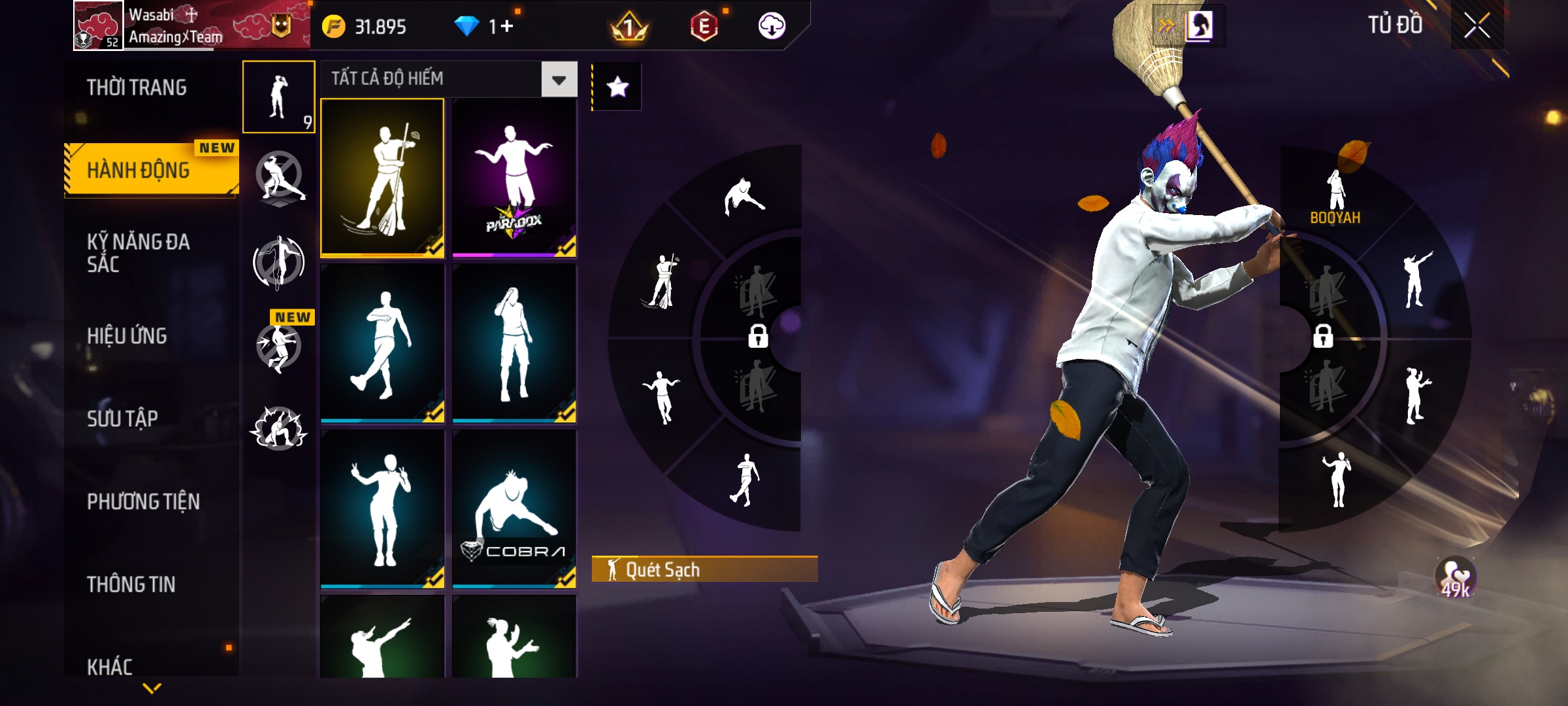Close the Tủ Đồ wardrobe screen
The height and width of the screenshot is (706, 1568).
pos(1477,26)
